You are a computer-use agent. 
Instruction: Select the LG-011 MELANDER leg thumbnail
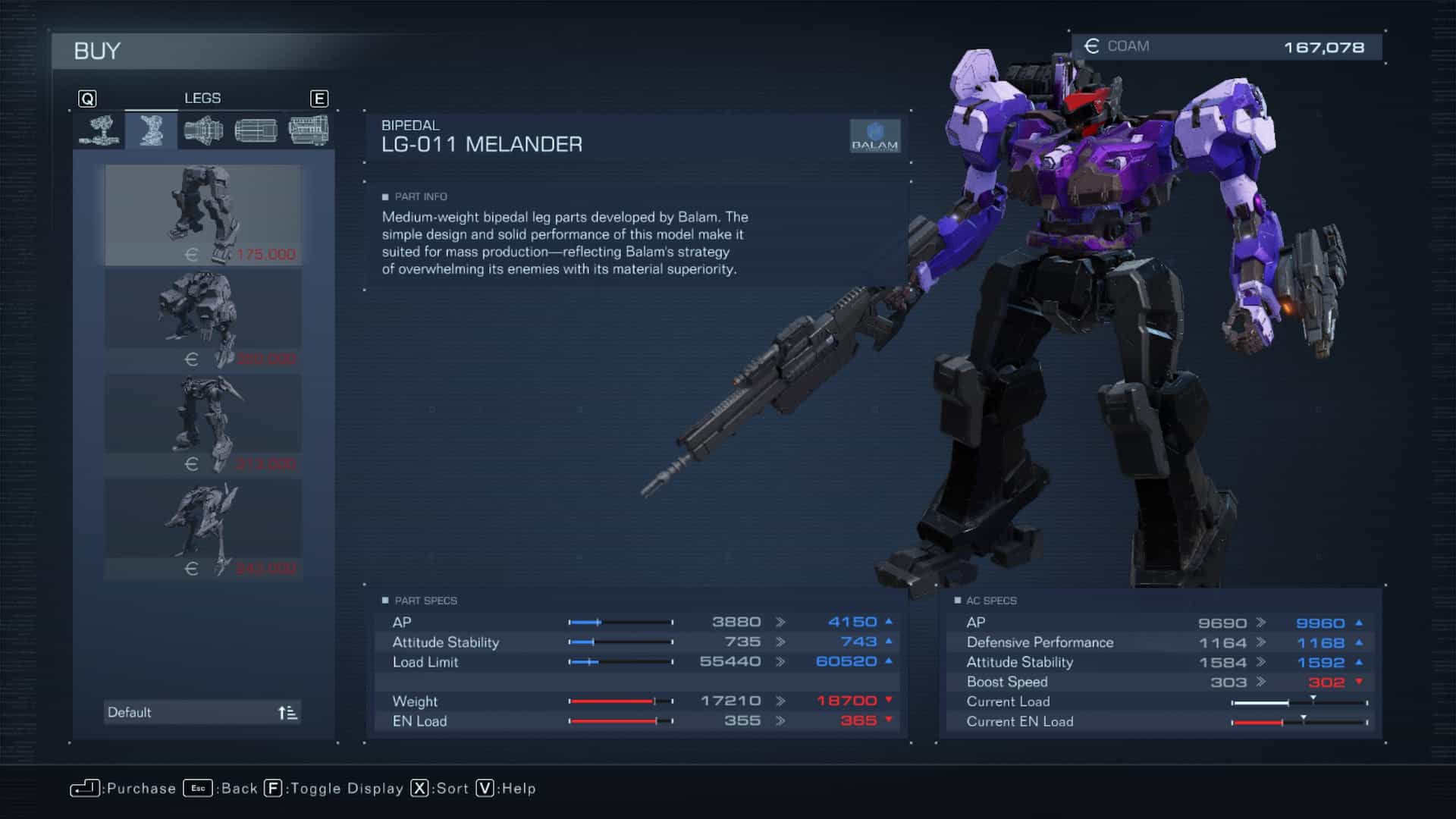coord(201,215)
